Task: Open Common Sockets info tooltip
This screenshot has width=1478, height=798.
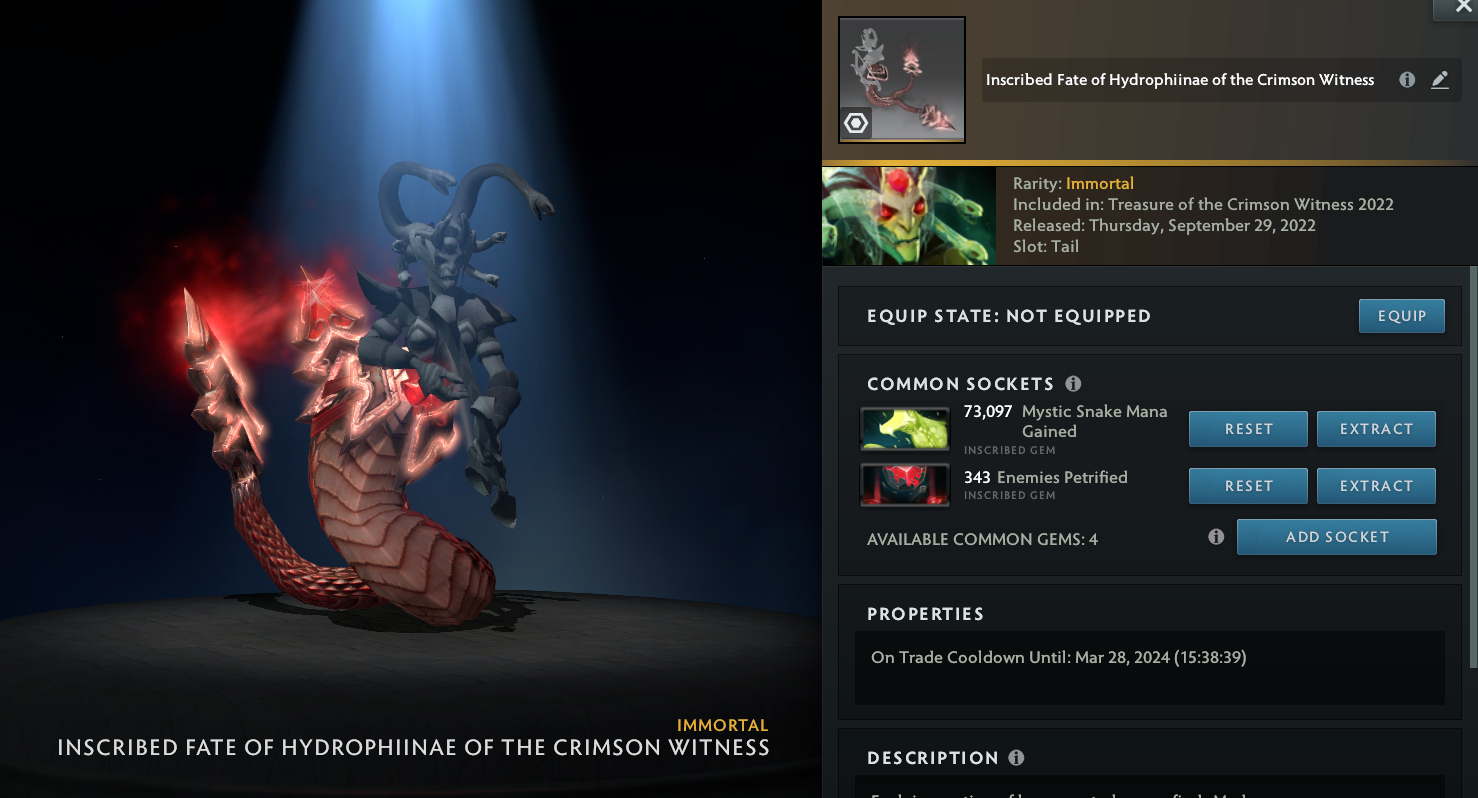Action: click(x=1073, y=384)
